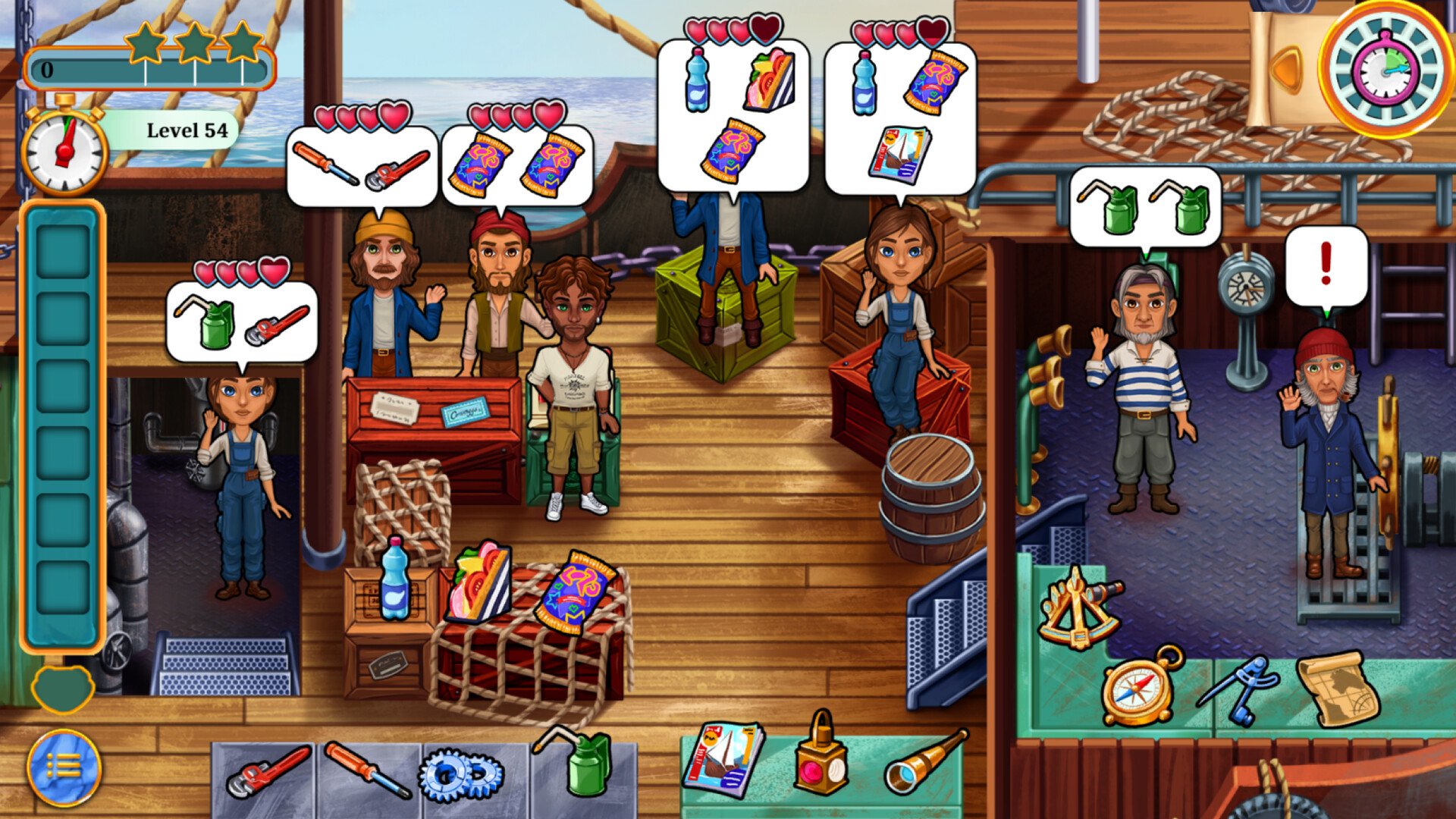The width and height of the screenshot is (1456, 819).
Task: Open the in-game menu with hamburger button
Action: (x=64, y=768)
